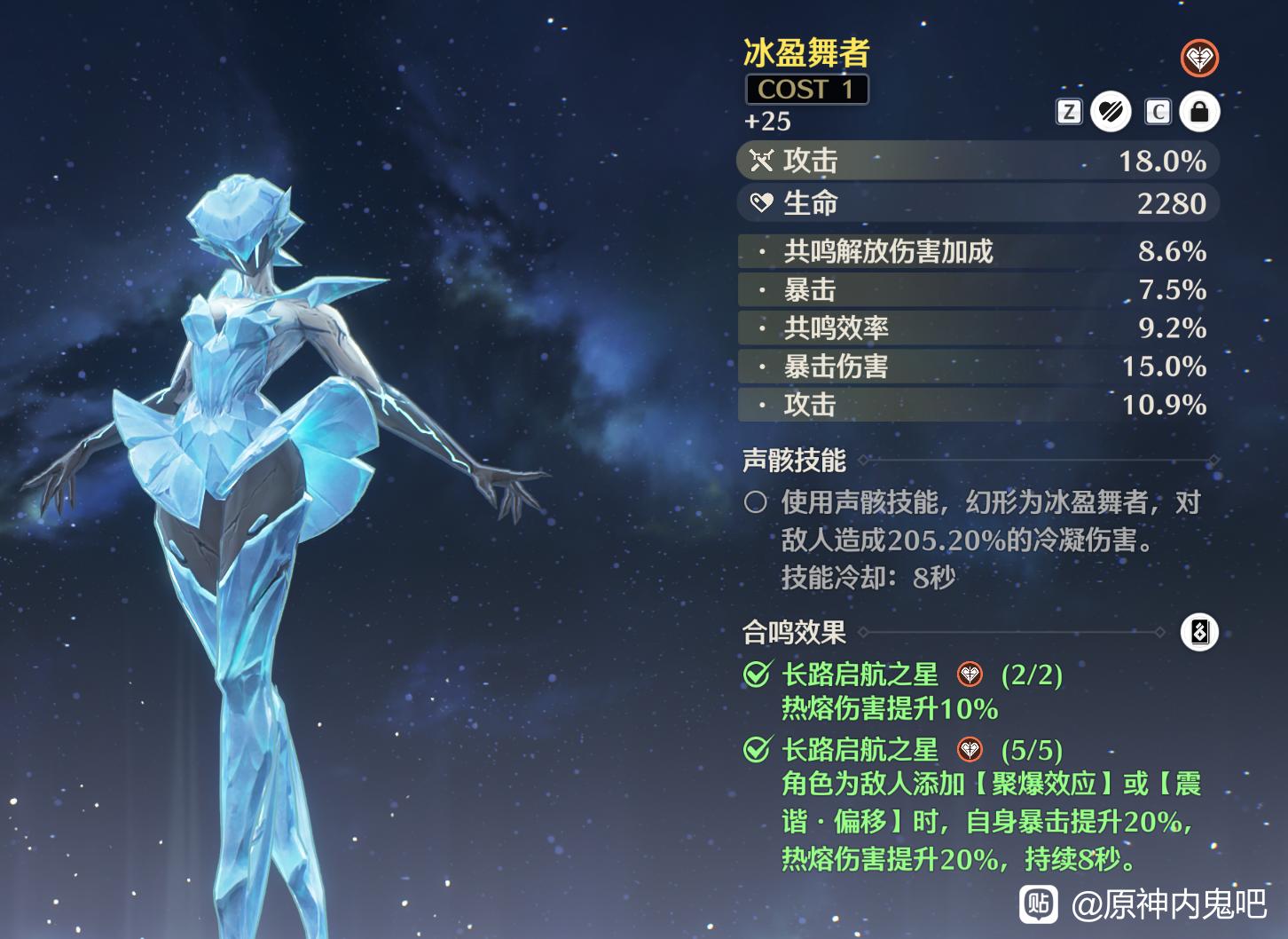Lock this echo with the padlock button
The width and height of the screenshot is (1288, 939).
[1199, 112]
